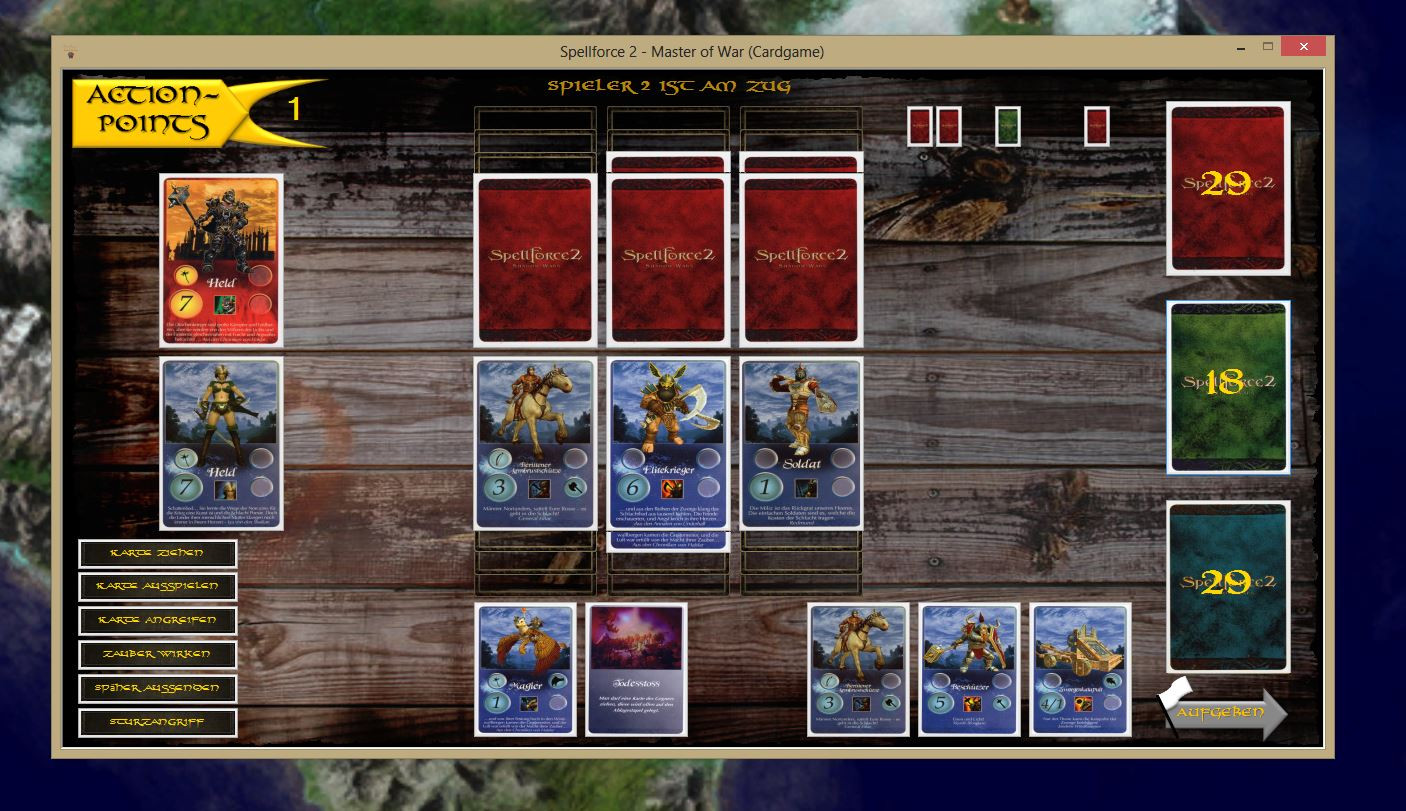
Task: Click the hammer icon on the Berittener Armbrustschütze card
Action: point(575,489)
